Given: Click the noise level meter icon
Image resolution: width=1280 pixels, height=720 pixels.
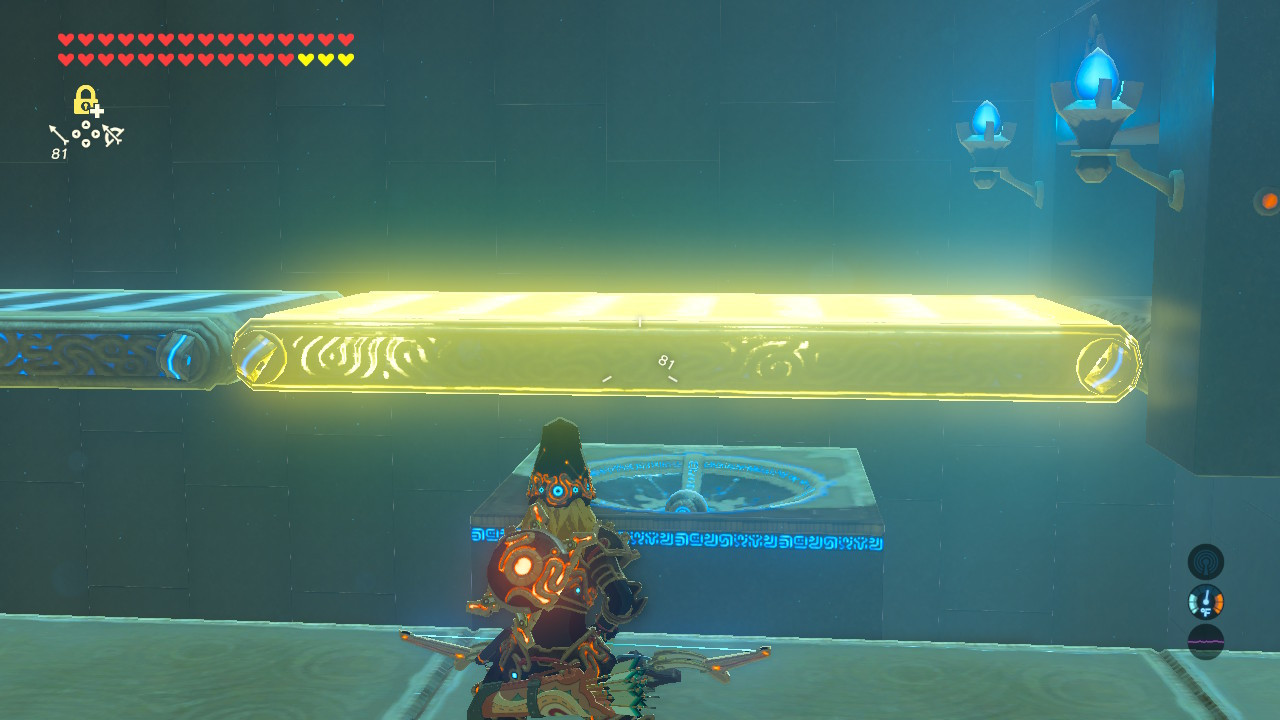Looking at the screenshot, I should pyautogui.click(x=1206, y=643).
